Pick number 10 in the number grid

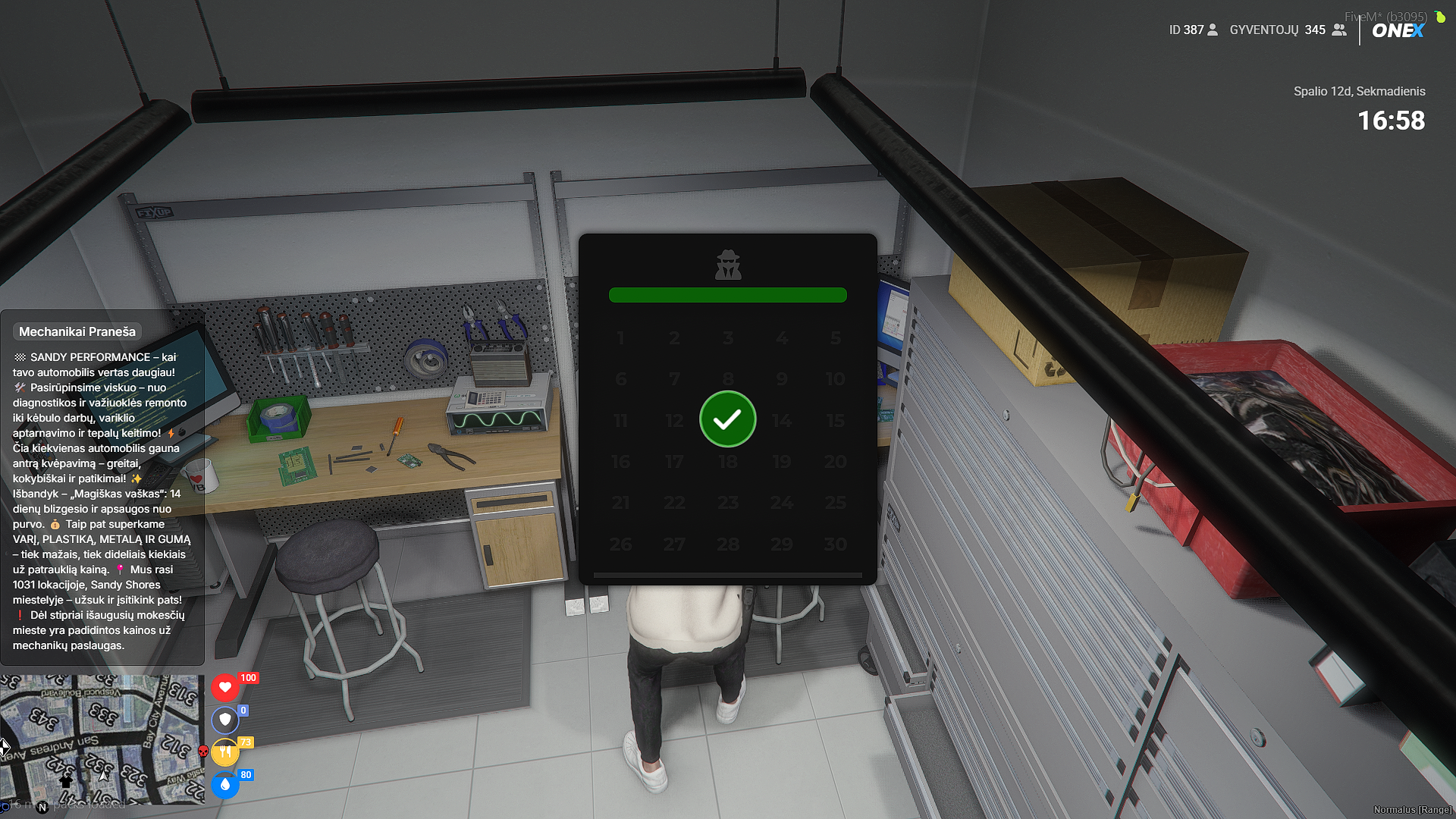point(835,379)
